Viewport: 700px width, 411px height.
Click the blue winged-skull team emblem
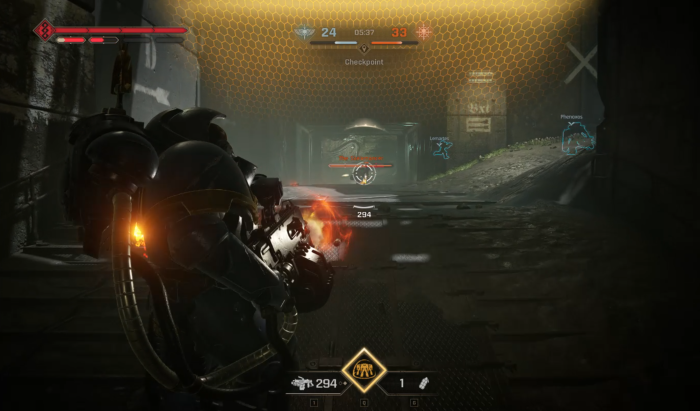(x=305, y=32)
